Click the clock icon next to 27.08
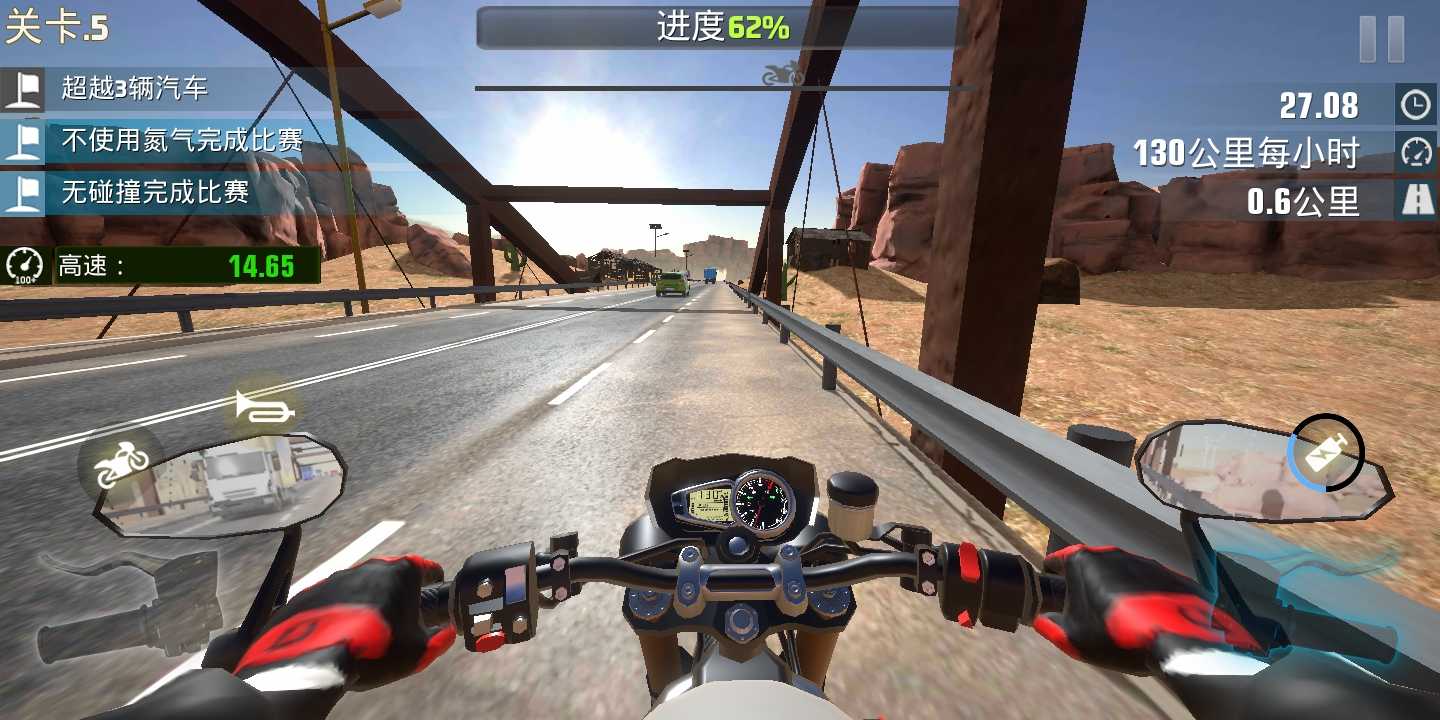Image resolution: width=1440 pixels, height=720 pixels. tap(1416, 103)
